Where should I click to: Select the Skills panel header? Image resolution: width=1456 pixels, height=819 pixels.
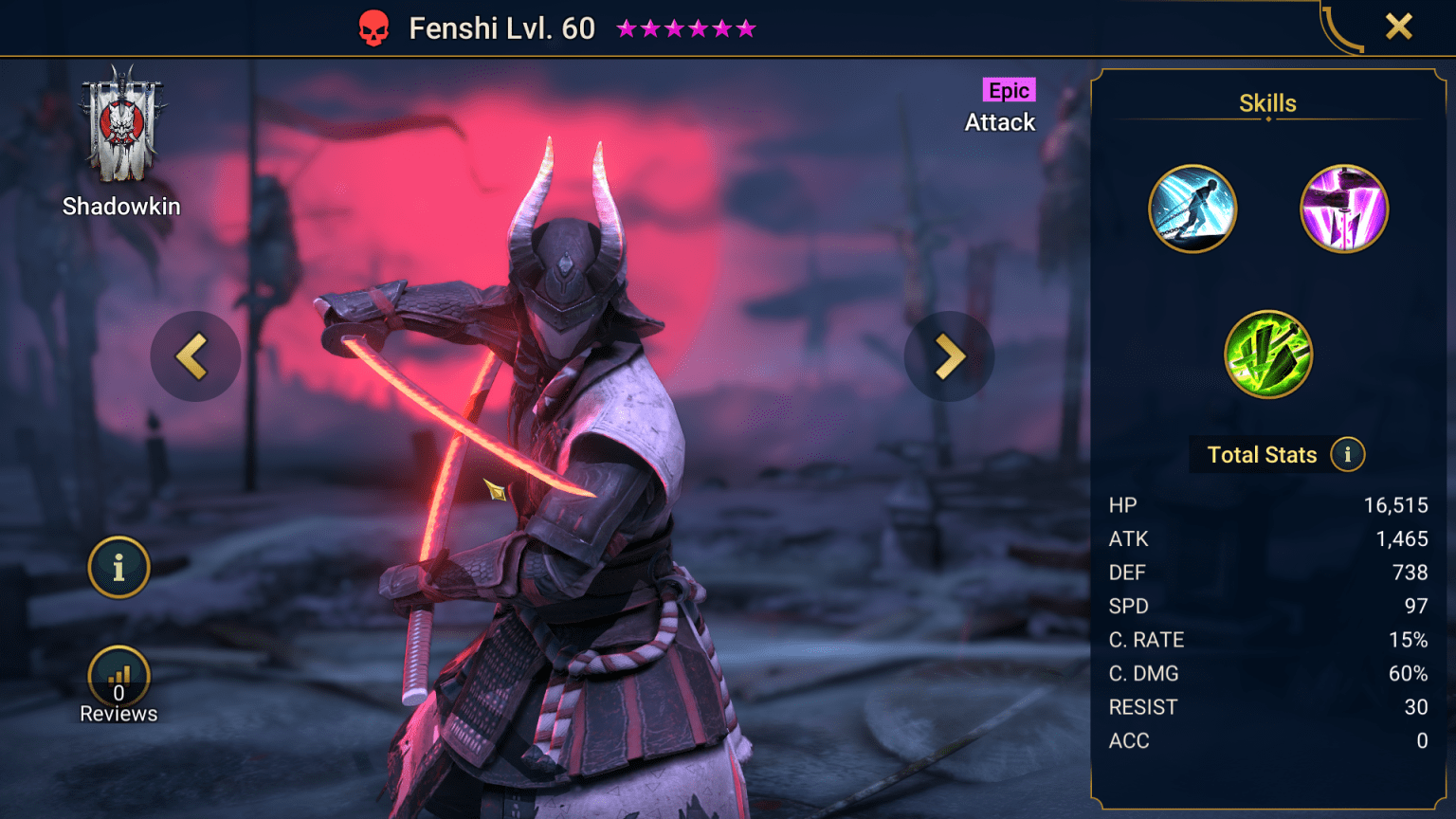click(1267, 102)
